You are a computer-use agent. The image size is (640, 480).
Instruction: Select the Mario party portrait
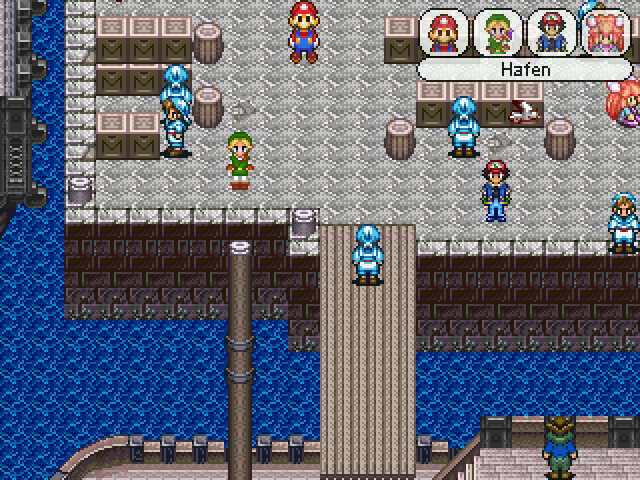(443, 33)
